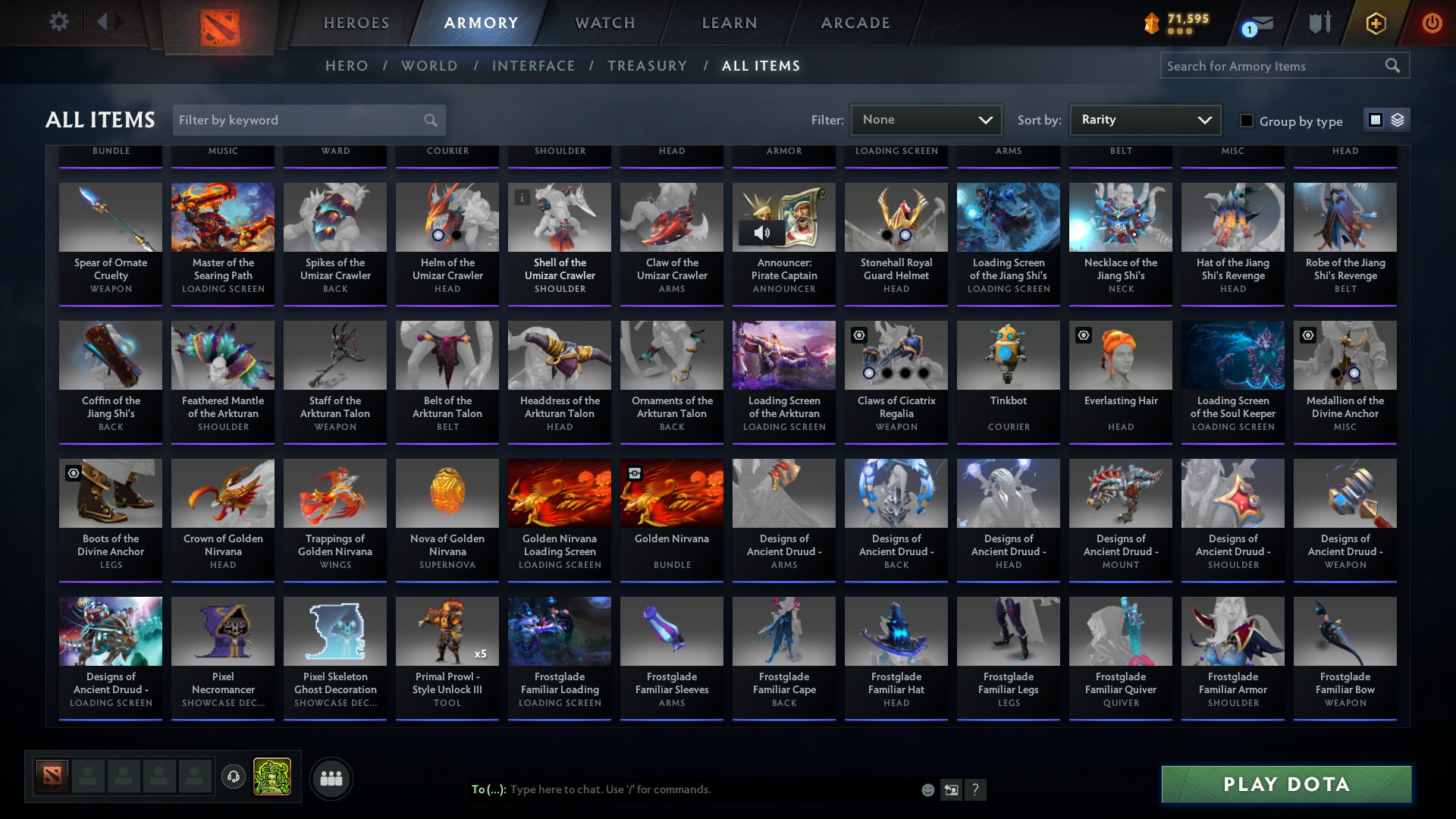Click the power button to exit
The height and width of the screenshot is (819, 1456).
tap(1432, 24)
